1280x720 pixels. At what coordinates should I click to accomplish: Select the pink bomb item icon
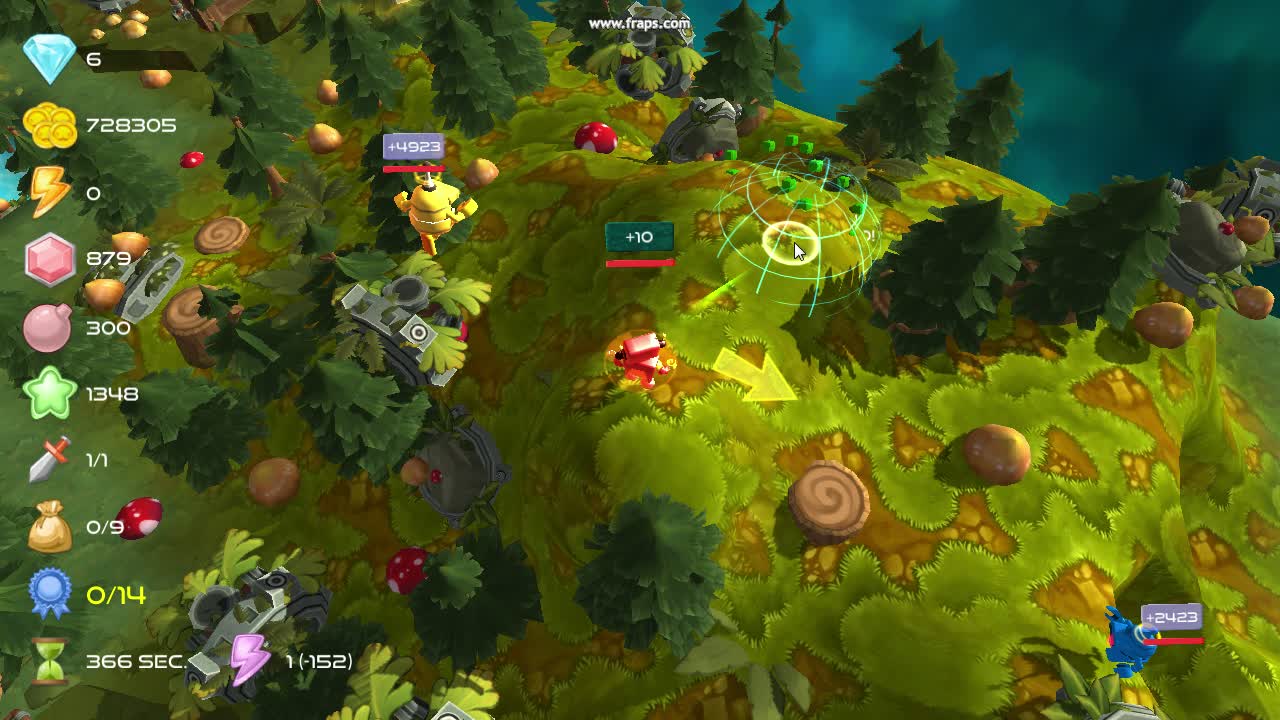click(x=48, y=328)
